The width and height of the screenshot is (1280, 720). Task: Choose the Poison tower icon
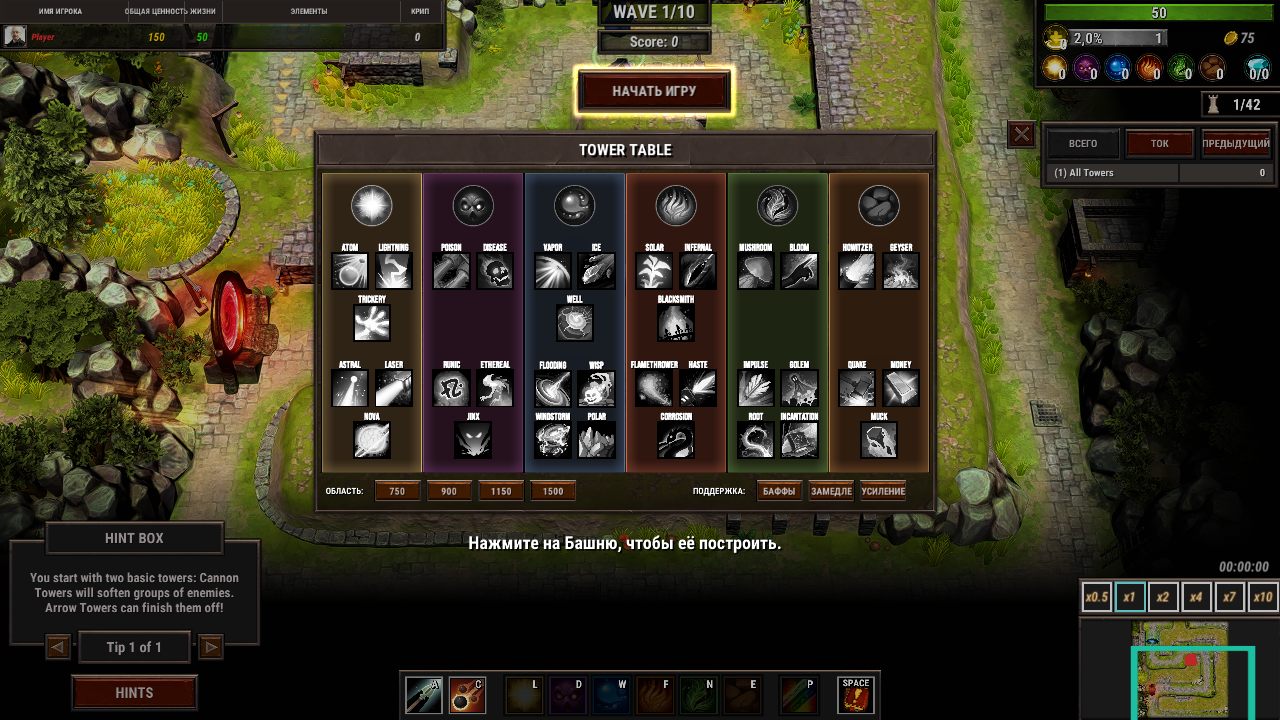pos(451,271)
